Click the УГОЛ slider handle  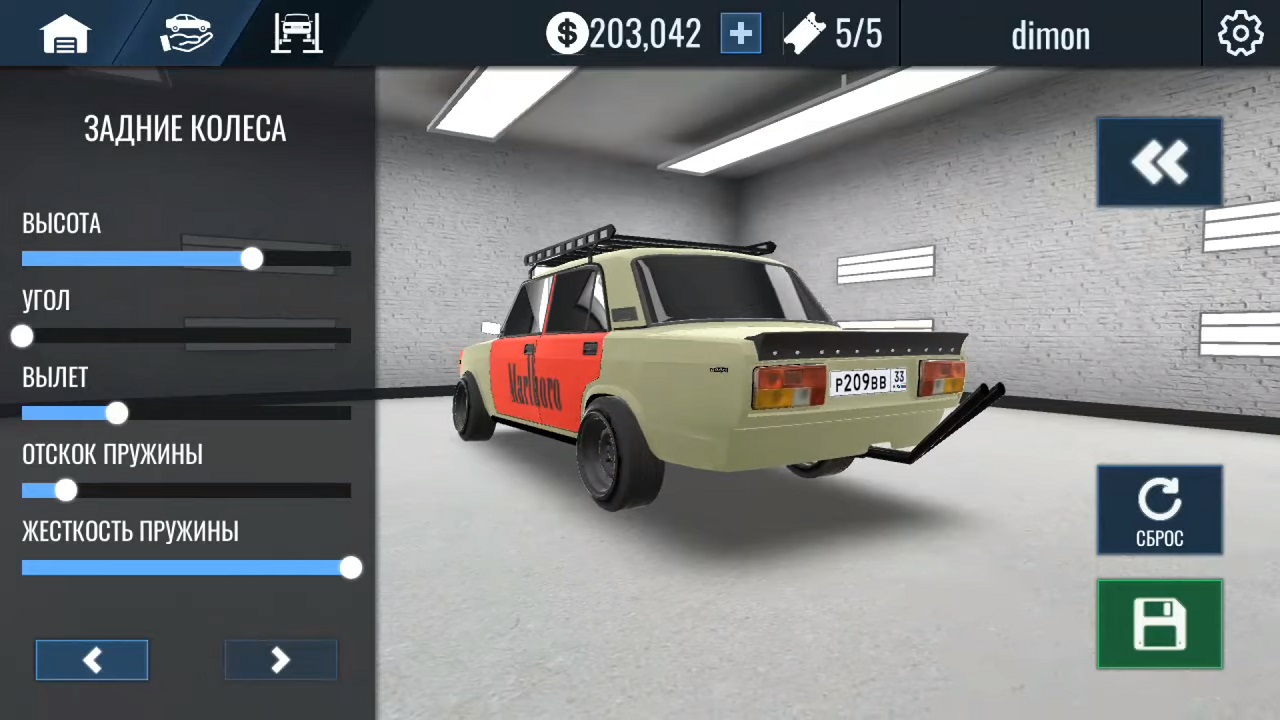(22, 336)
